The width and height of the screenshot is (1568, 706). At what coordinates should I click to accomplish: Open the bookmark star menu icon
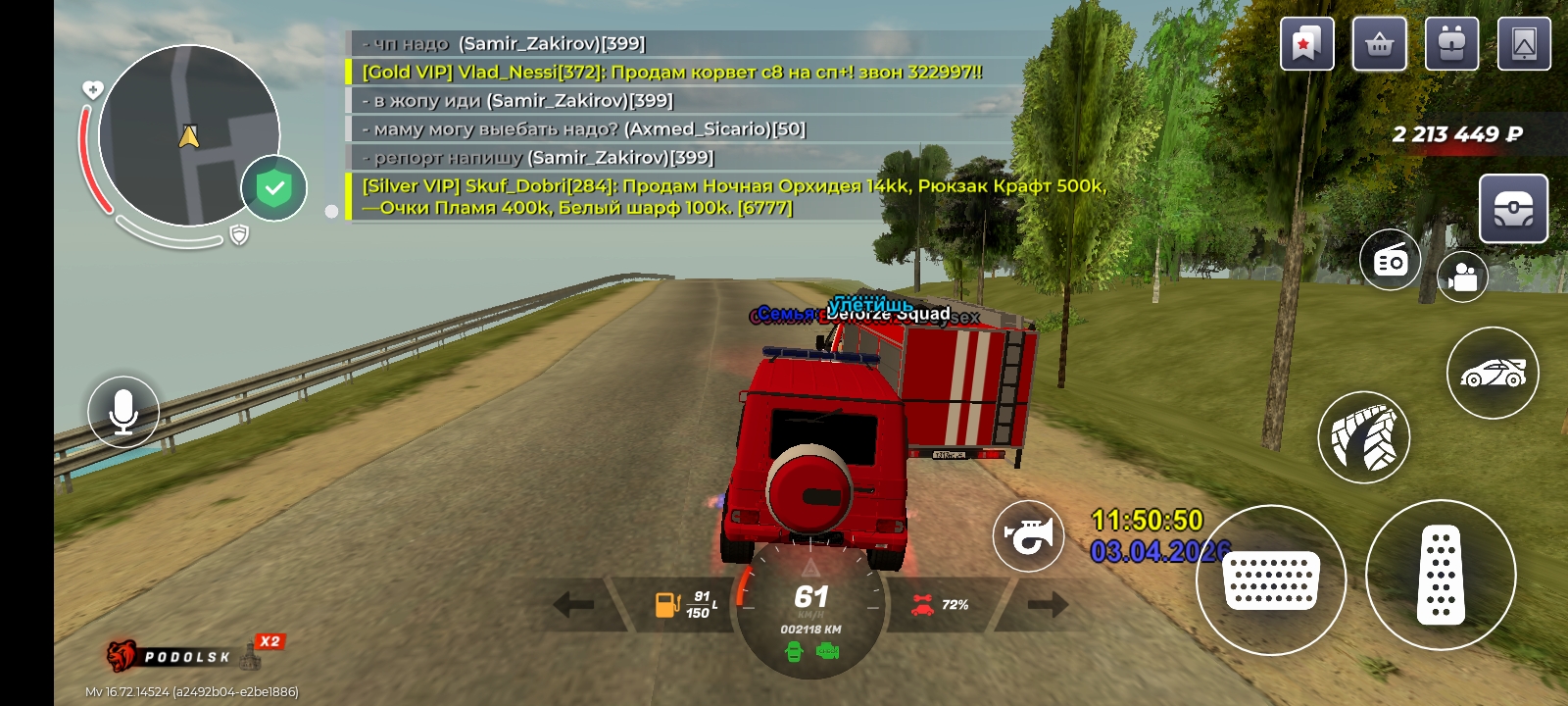[1306, 44]
